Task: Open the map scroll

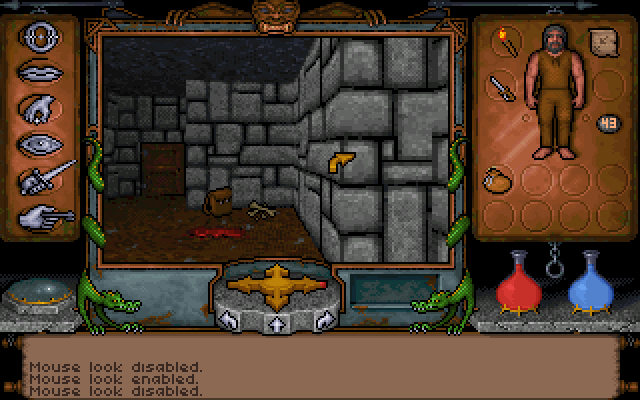Action: coord(603,42)
